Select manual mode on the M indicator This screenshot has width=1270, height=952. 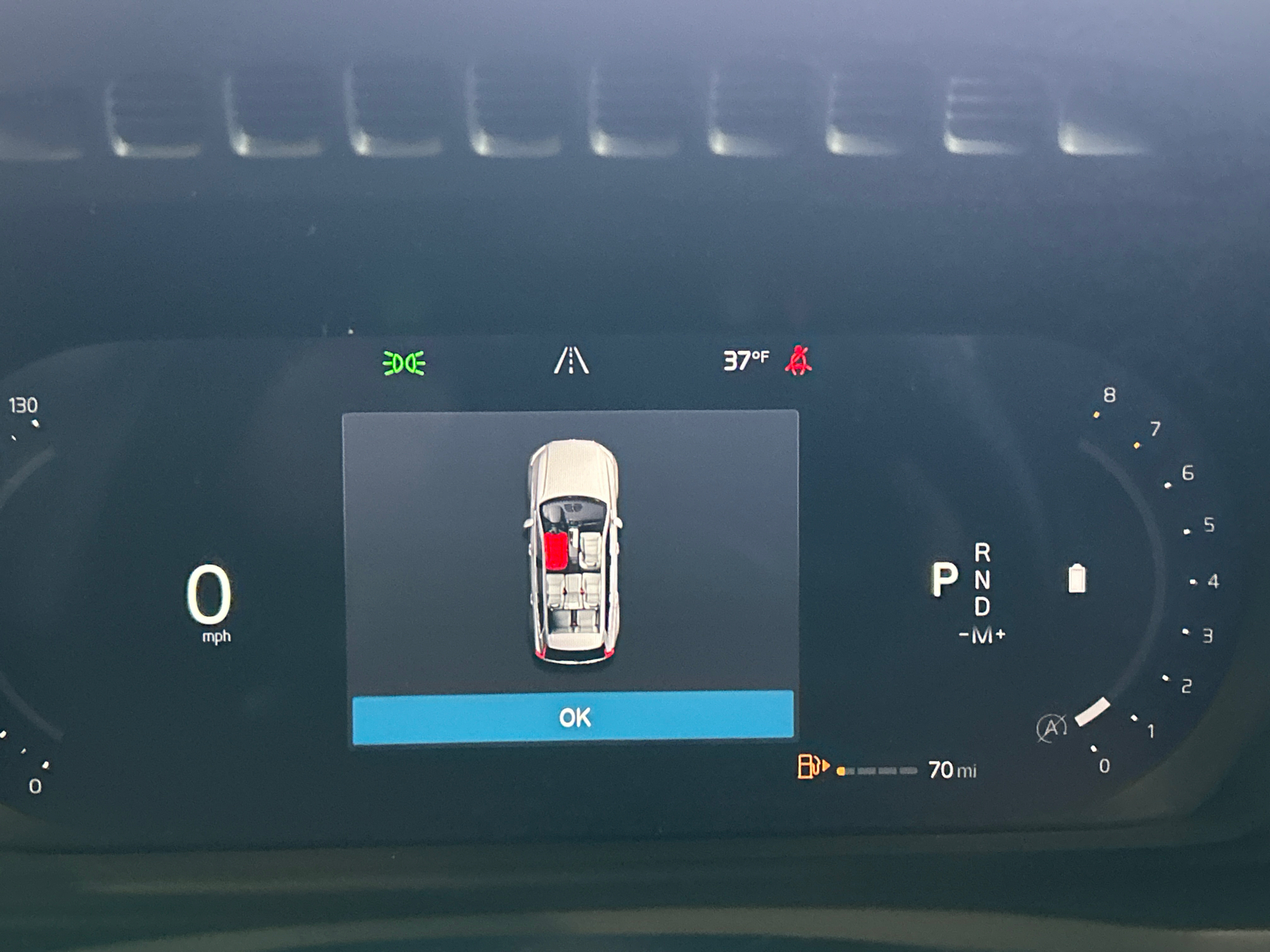tap(981, 635)
